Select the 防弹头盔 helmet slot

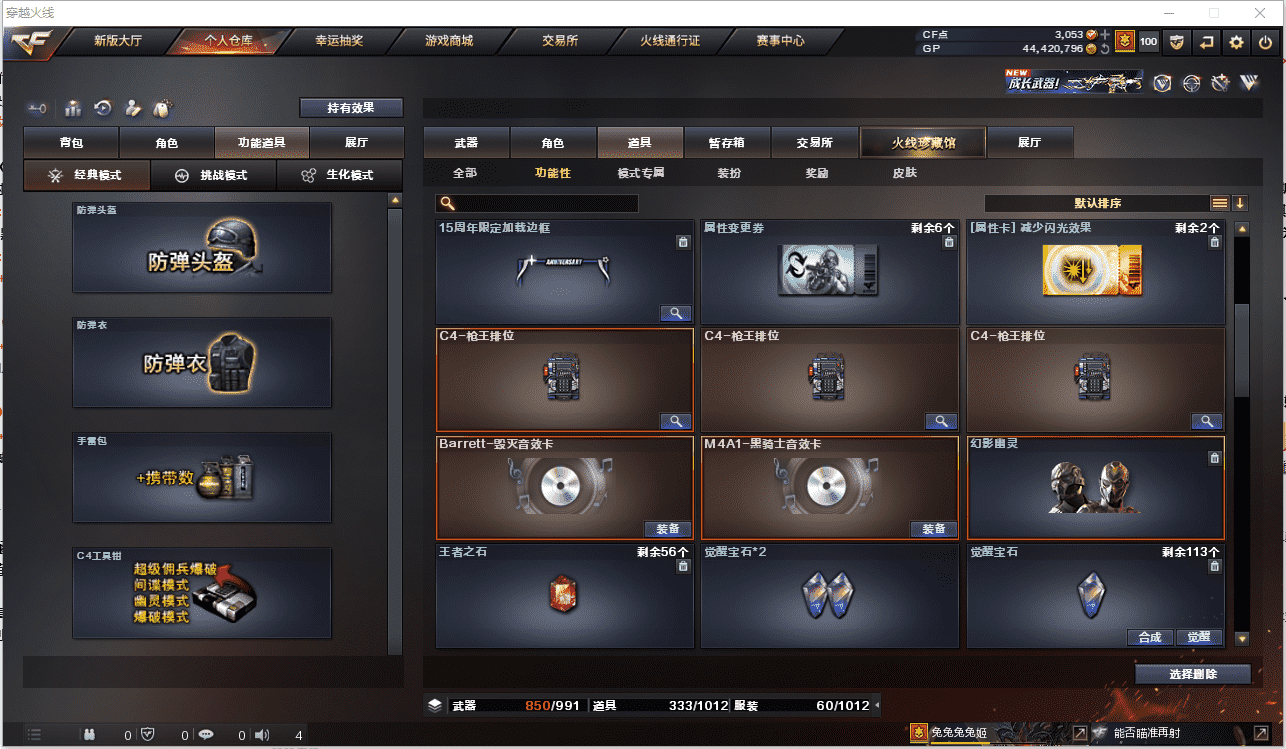202,248
